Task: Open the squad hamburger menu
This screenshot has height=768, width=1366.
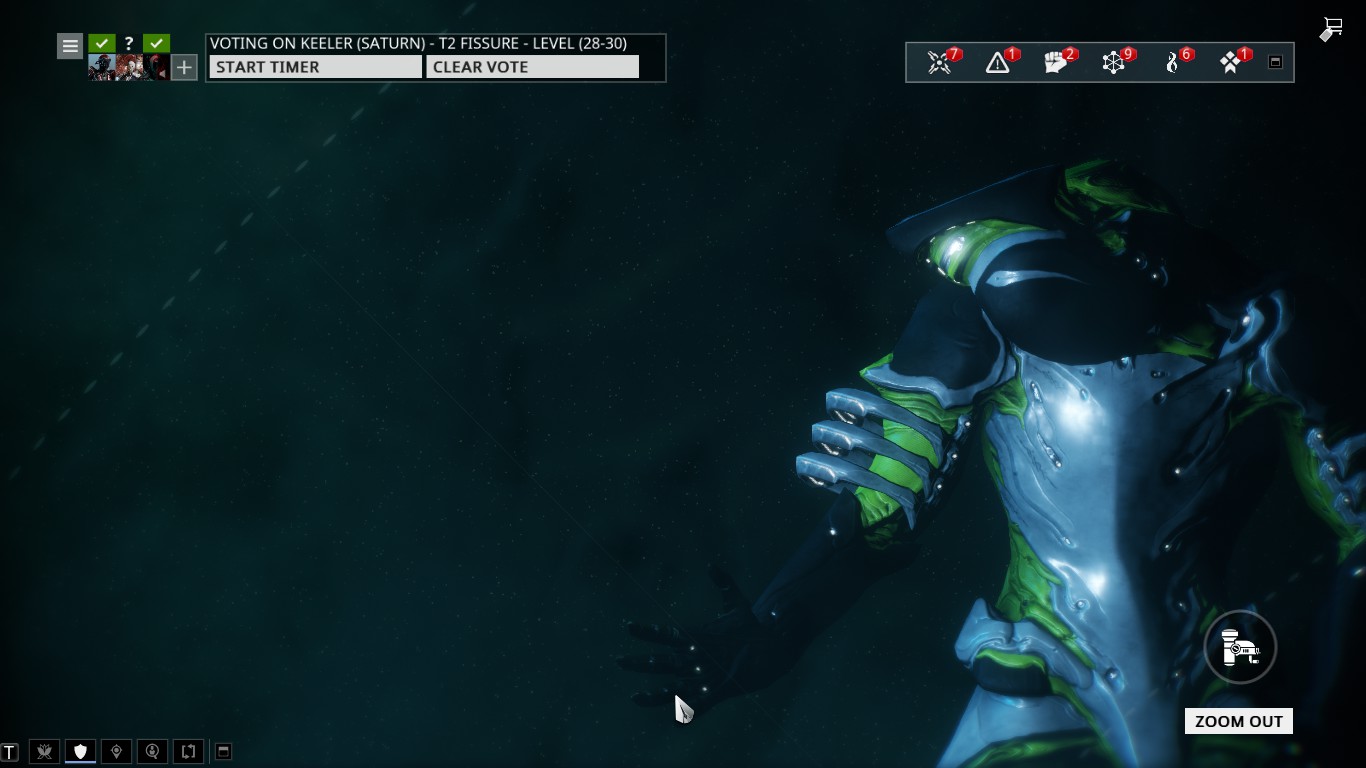Action: (x=70, y=45)
